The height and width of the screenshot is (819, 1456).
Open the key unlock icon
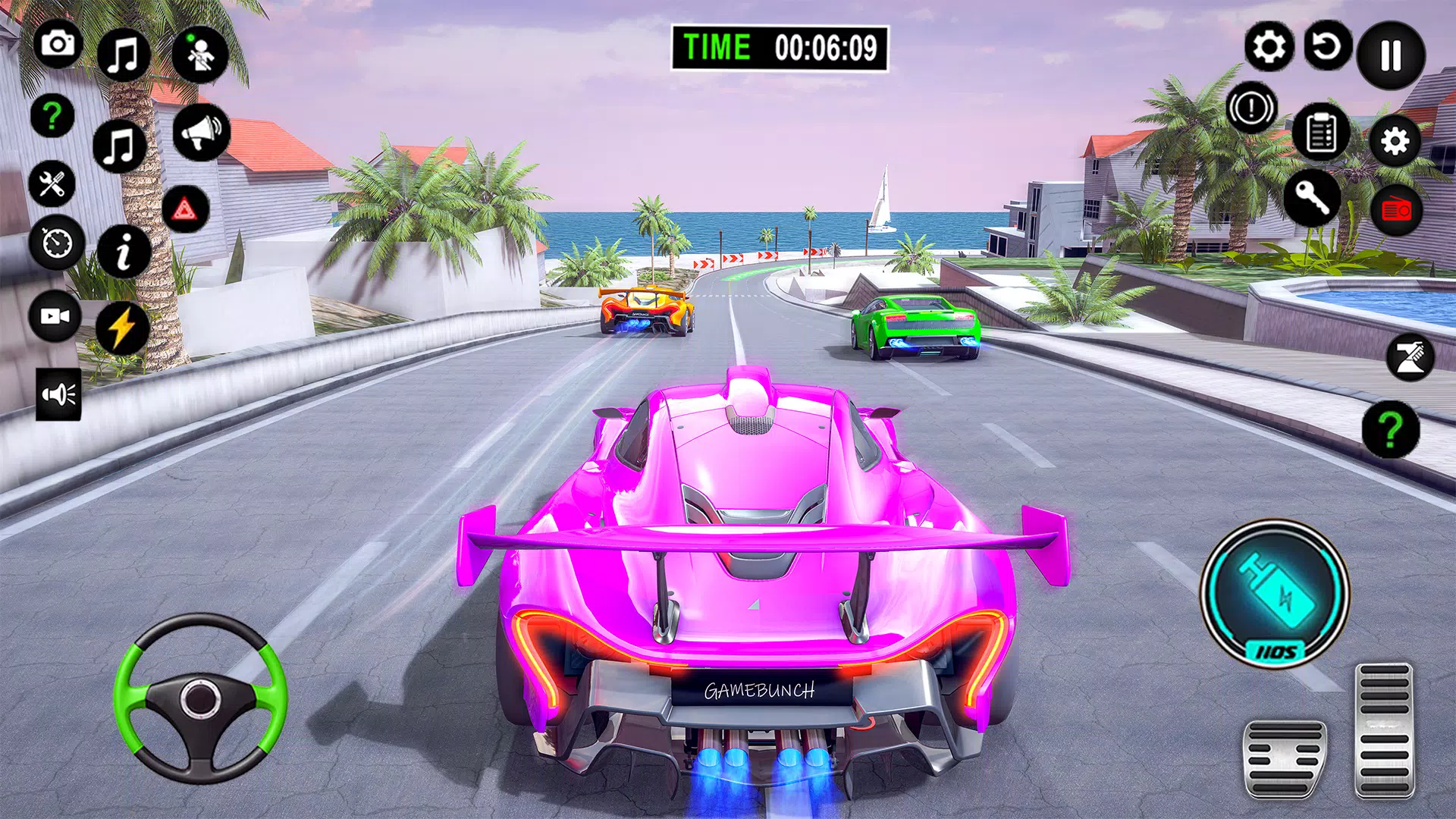coord(1312,199)
